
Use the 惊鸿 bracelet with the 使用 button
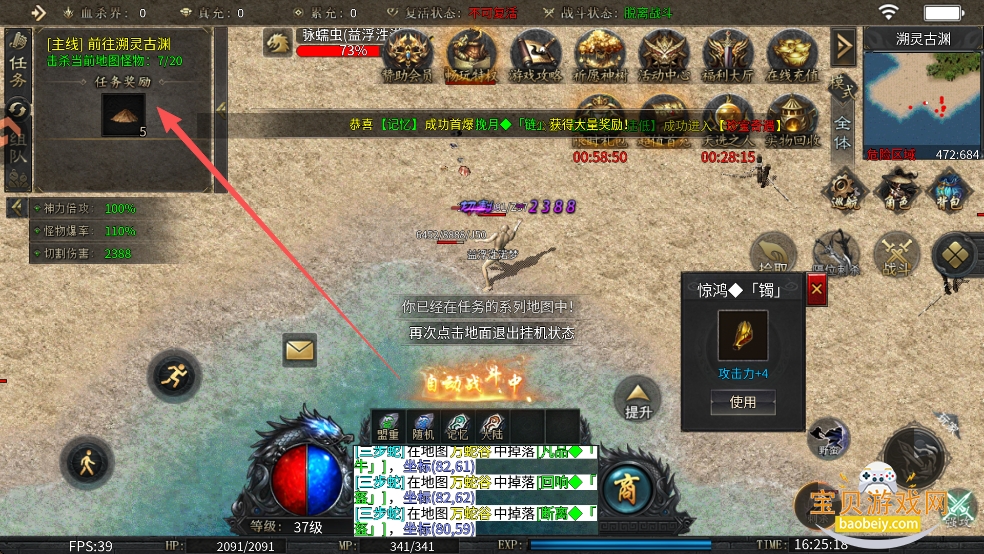(x=743, y=402)
